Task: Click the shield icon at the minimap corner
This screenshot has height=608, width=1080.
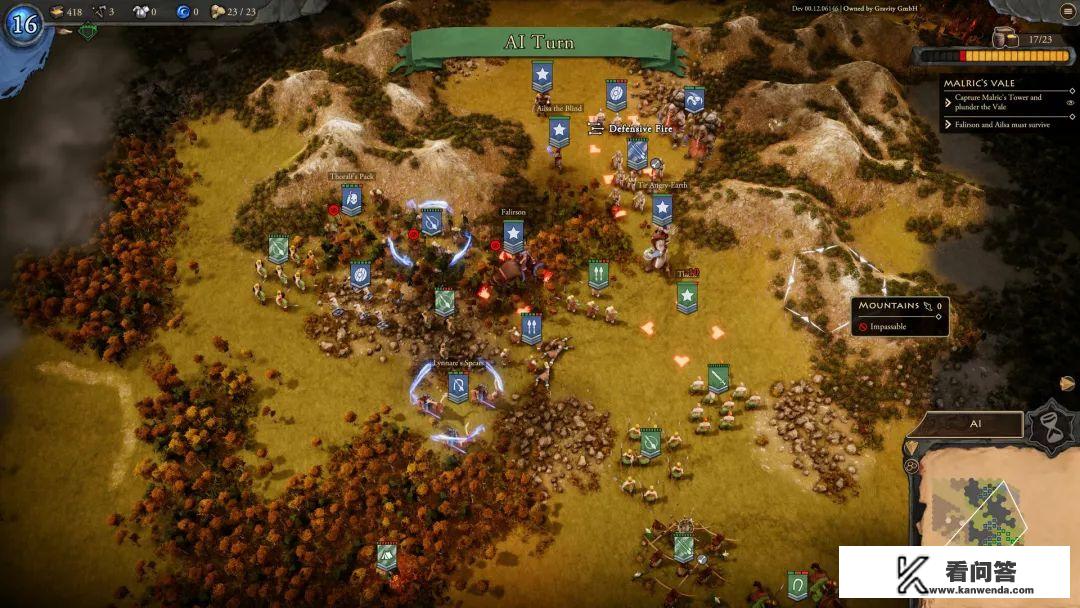Action: [x=911, y=445]
